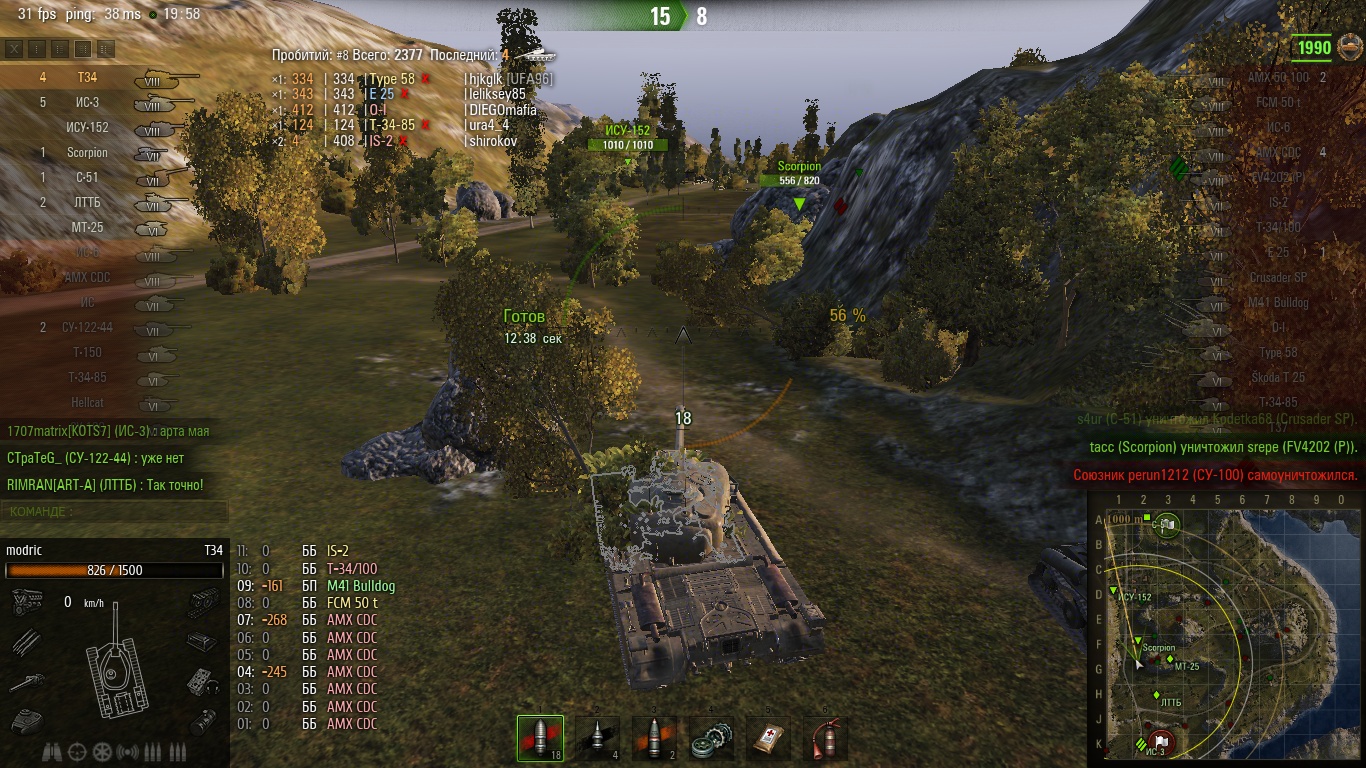Use the repair kit consumable
The image size is (1366, 768).
pyautogui.click(x=712, y=738)
